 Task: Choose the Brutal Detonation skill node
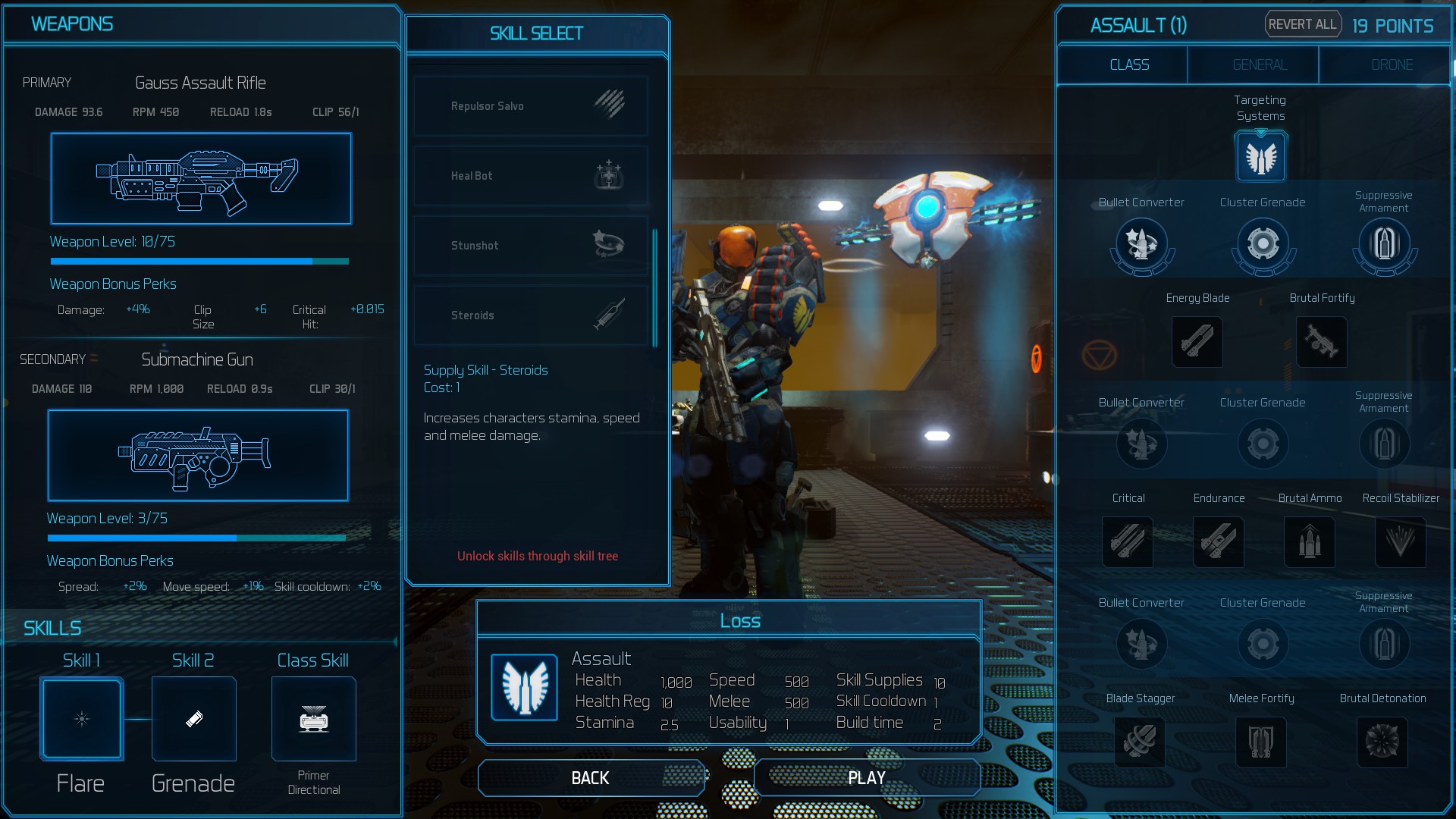1382,742
